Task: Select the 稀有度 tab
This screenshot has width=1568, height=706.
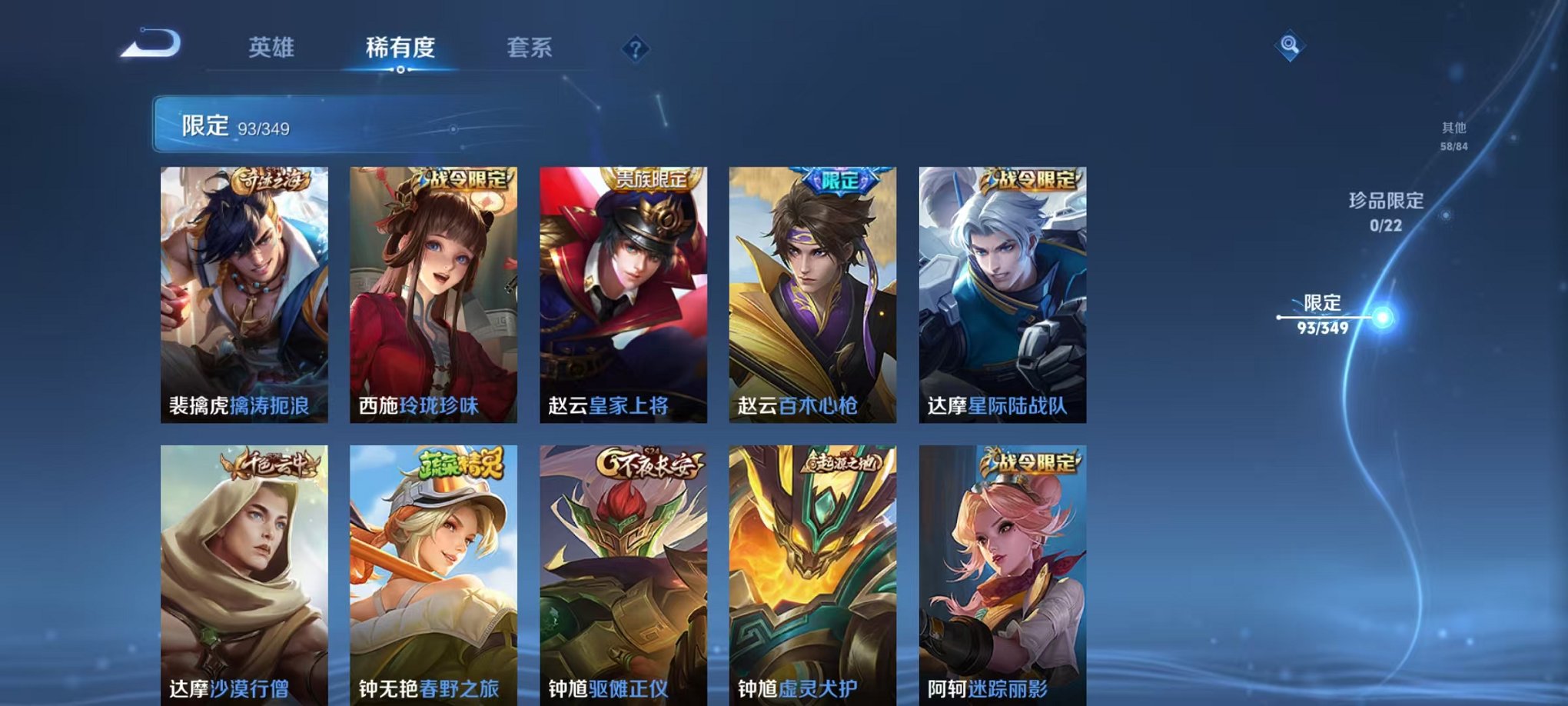Action: pyautogui.click(x=400, y=48)
